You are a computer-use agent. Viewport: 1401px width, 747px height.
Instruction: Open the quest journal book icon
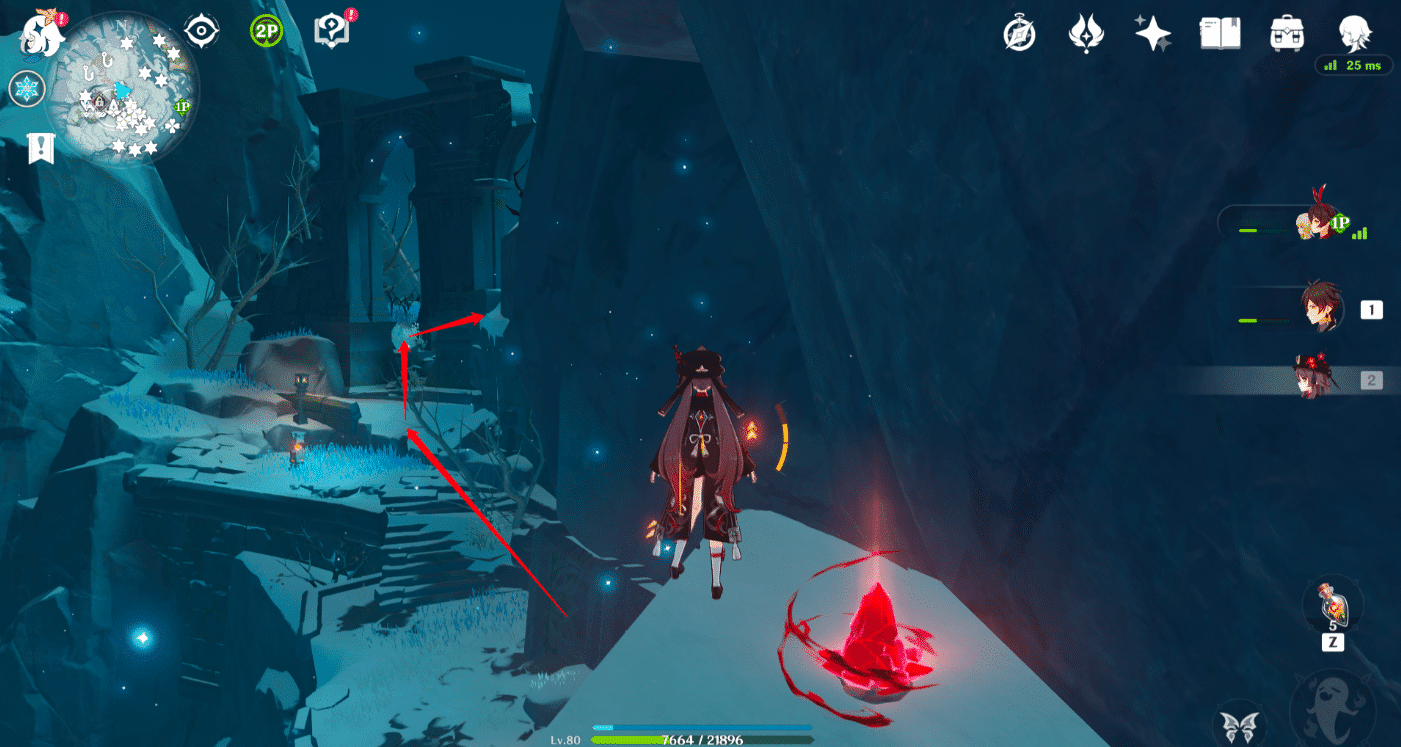click(x=1219, y=33)
